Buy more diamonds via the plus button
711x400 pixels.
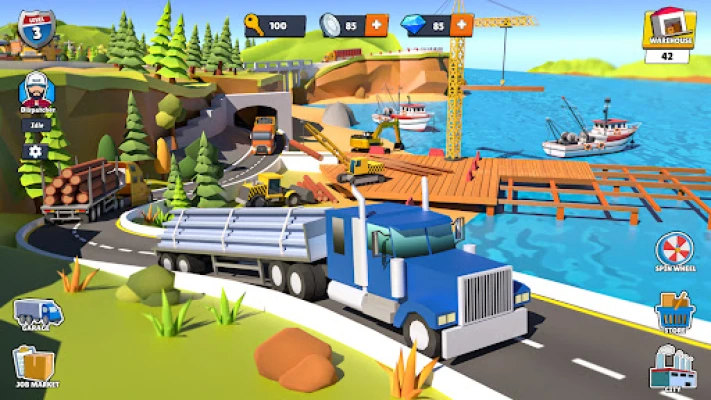pyautogui.click(x=461, y=25)
